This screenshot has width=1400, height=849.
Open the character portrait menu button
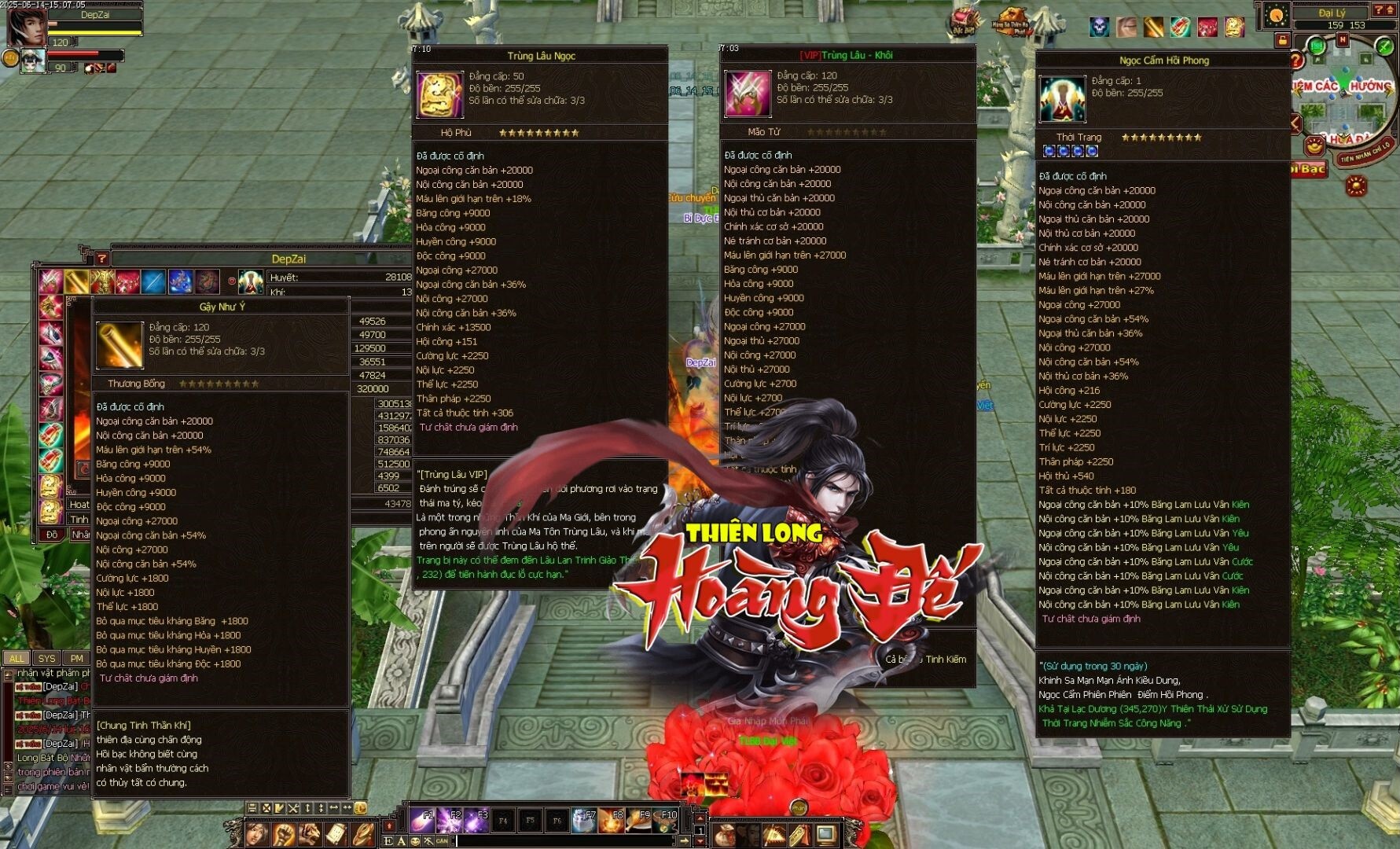256,832
